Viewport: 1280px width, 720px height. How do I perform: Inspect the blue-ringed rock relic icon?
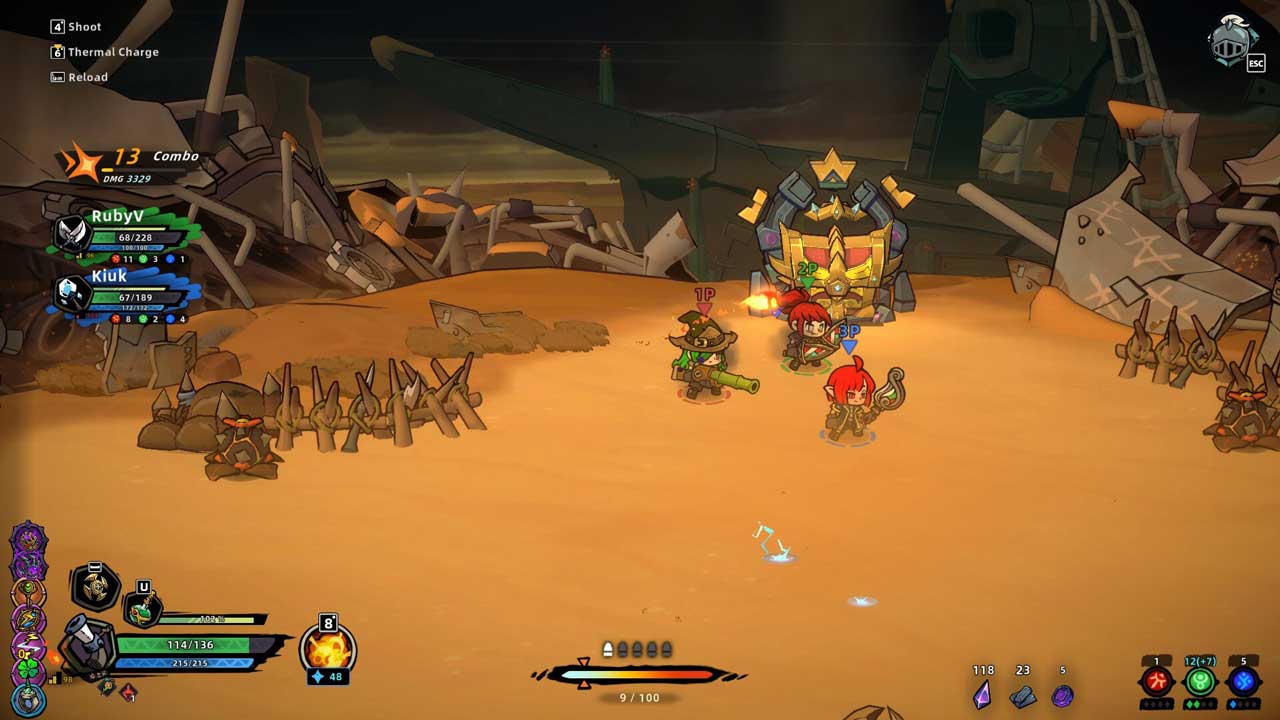tap(28, 700)
